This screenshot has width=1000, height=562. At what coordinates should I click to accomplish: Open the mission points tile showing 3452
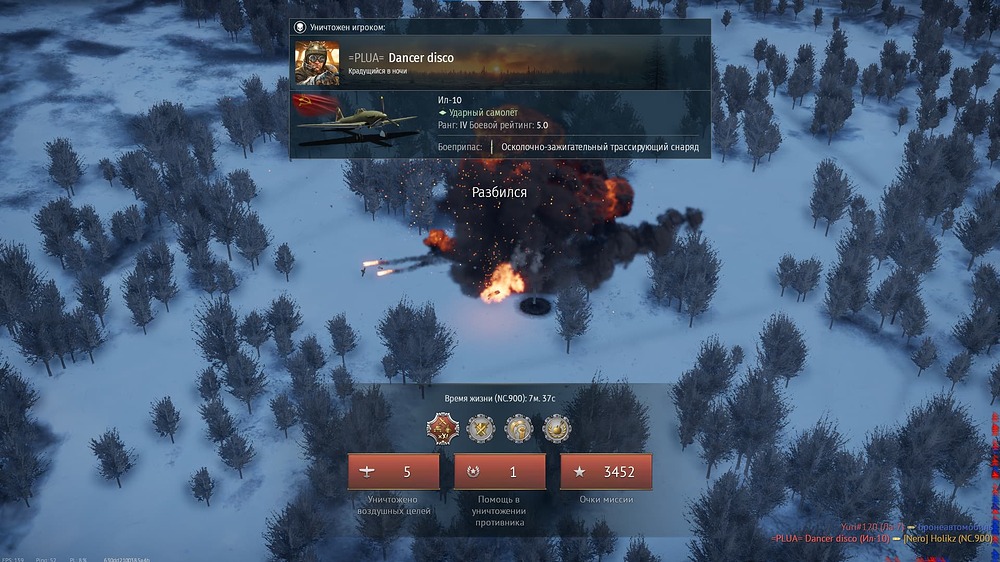click(x=605, y=472)
